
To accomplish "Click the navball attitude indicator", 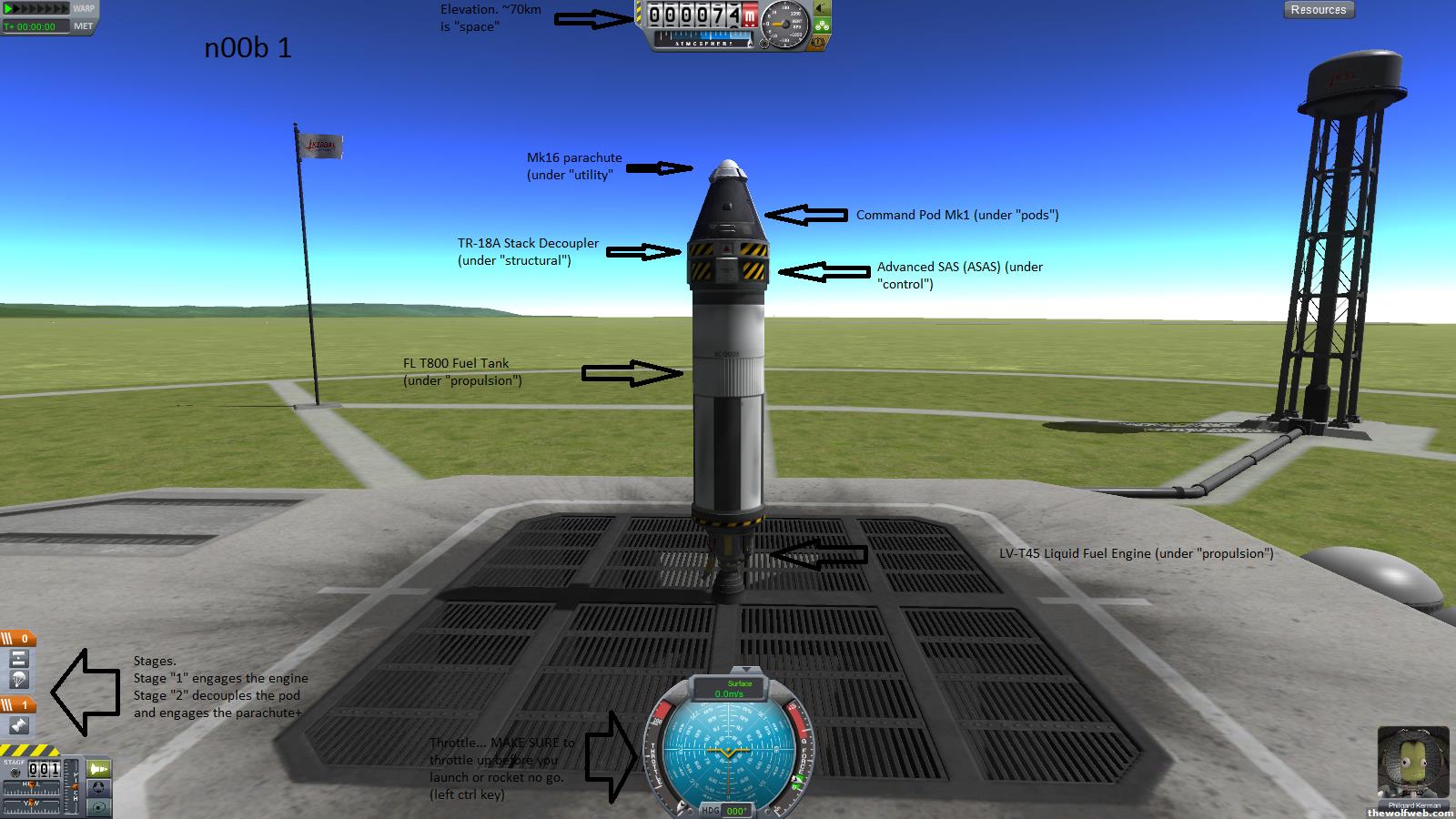I will tap(728, 751).
